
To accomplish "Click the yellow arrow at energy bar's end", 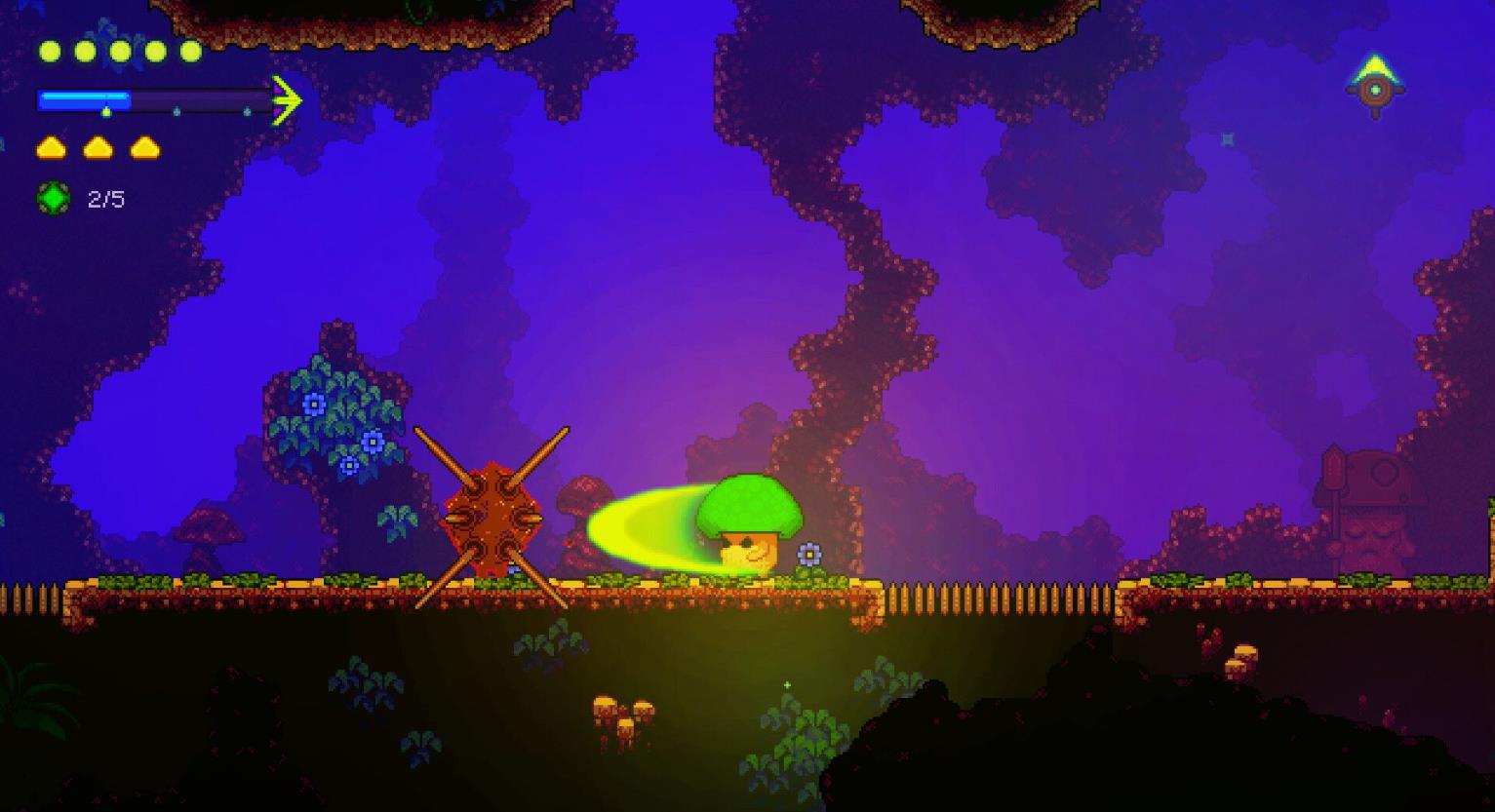I will click(x=287, y=99).
